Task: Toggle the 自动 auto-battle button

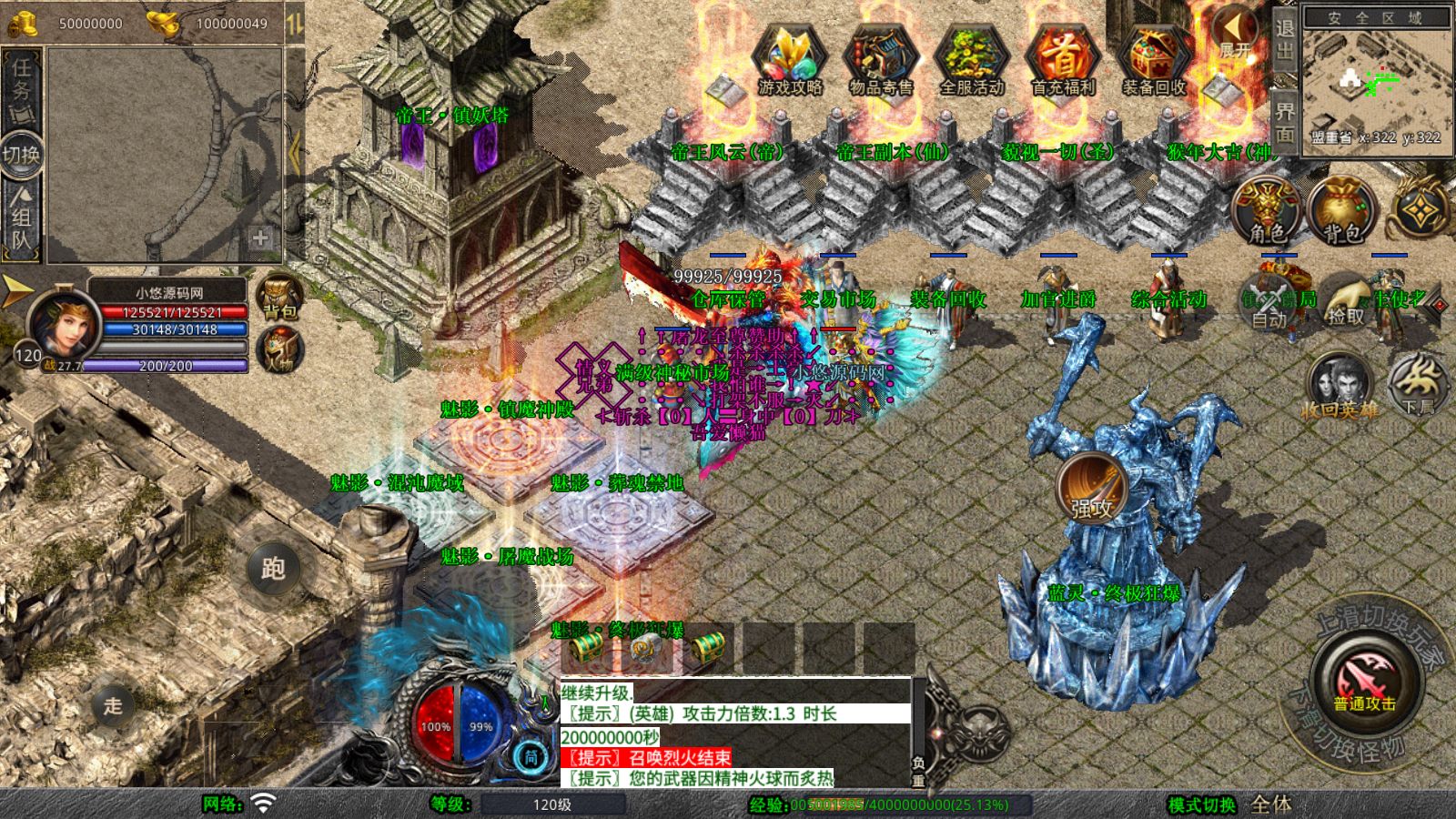Action: click(1269, 304)
